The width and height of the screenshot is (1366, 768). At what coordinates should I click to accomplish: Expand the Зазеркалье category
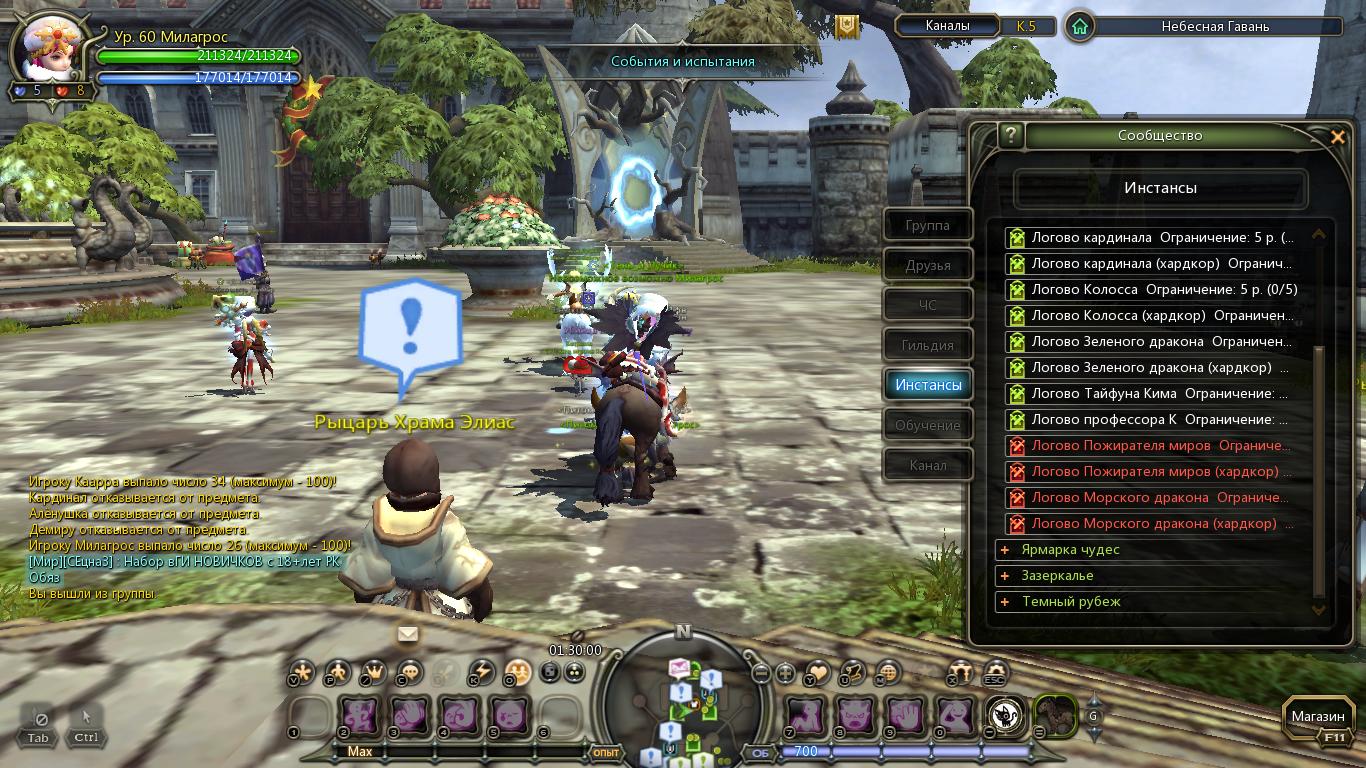(x=1005, y=576)
